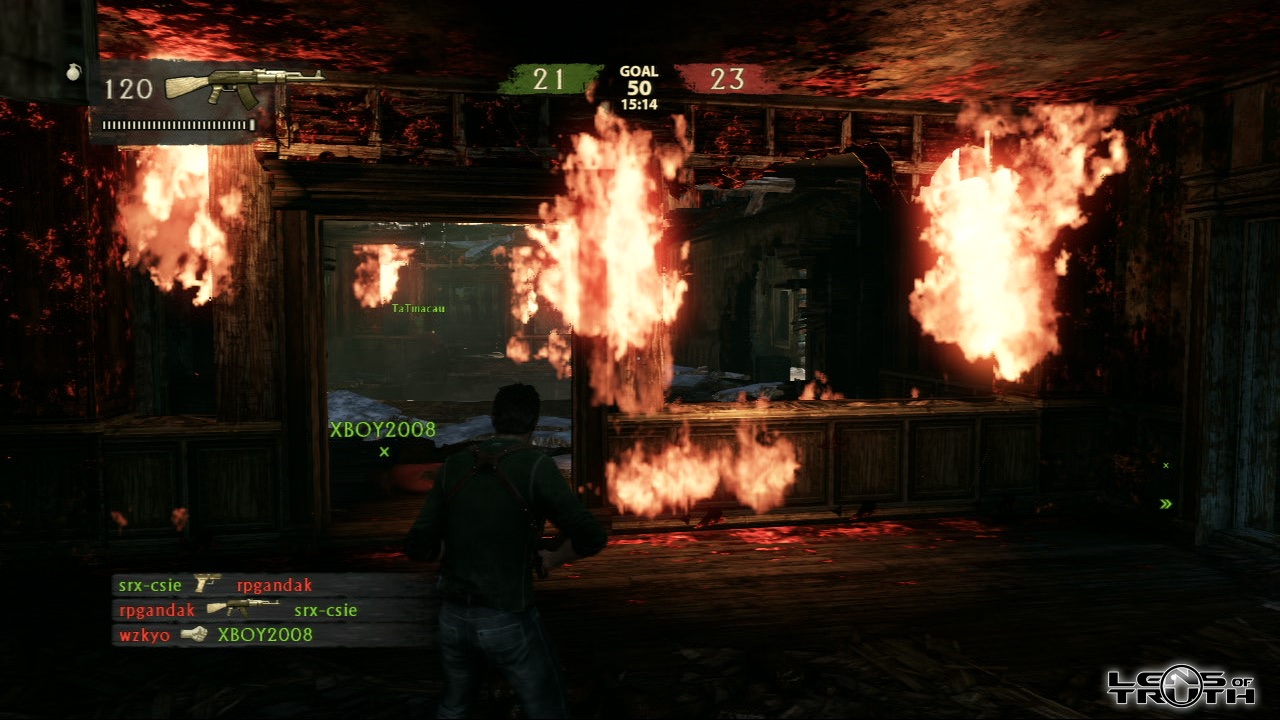
Task: Choose the wzkyo melee kill feed row
Action: pos(270,634)
